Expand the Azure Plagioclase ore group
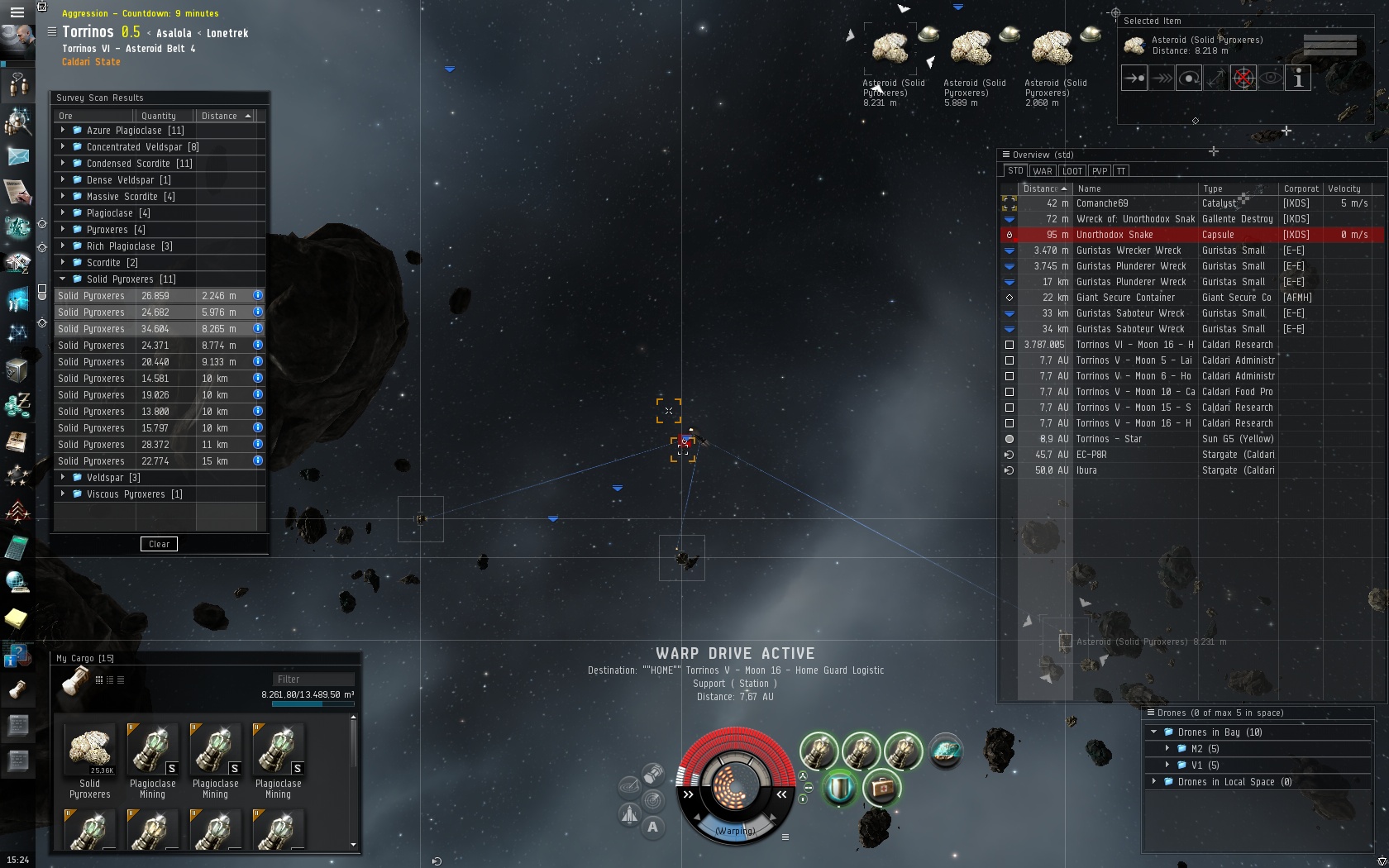Viewport: 1389px width, 868px height. (63, 131)
